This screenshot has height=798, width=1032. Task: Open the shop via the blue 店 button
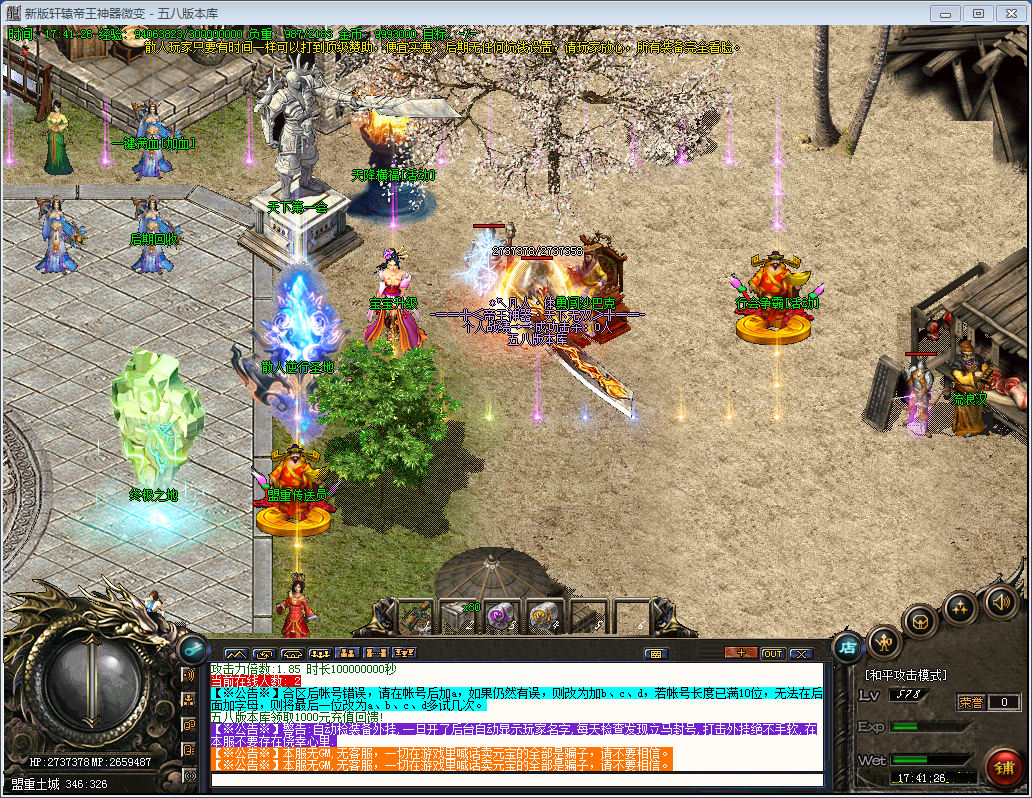[848, 647]
